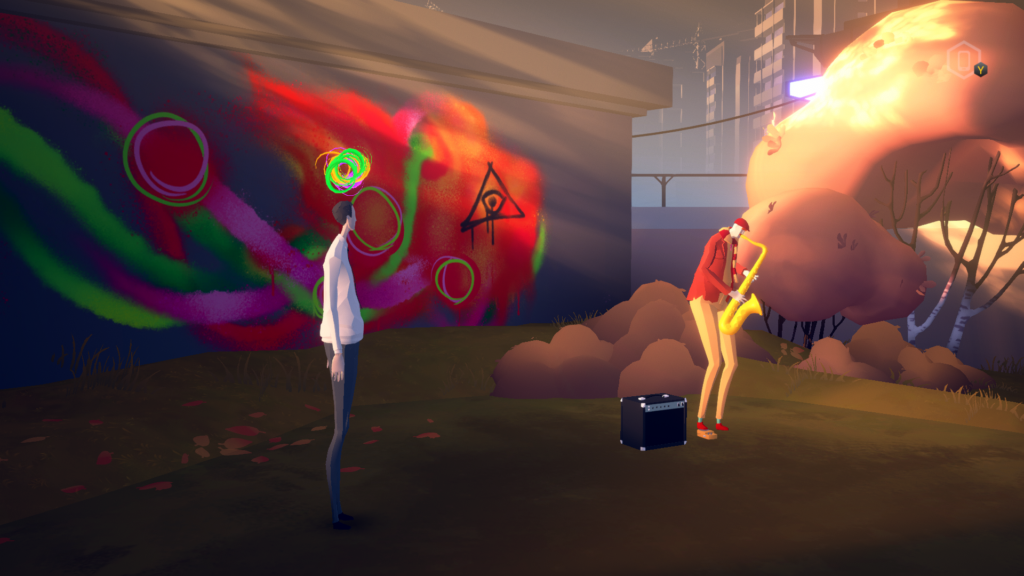Open the phone via the hexagon icon

(x=962, y=59)
